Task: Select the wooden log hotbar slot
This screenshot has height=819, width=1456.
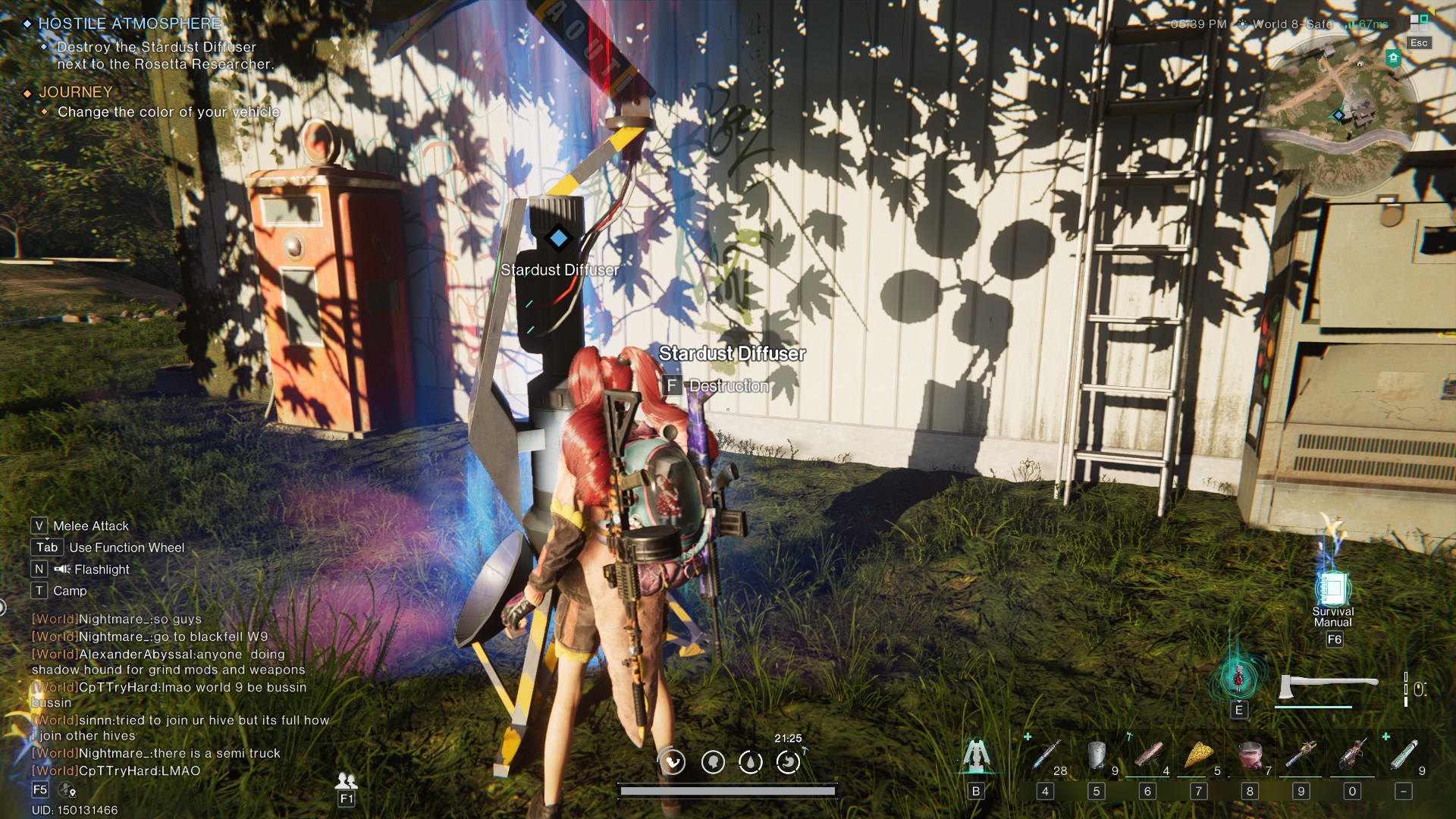Action: point(1147,755)
